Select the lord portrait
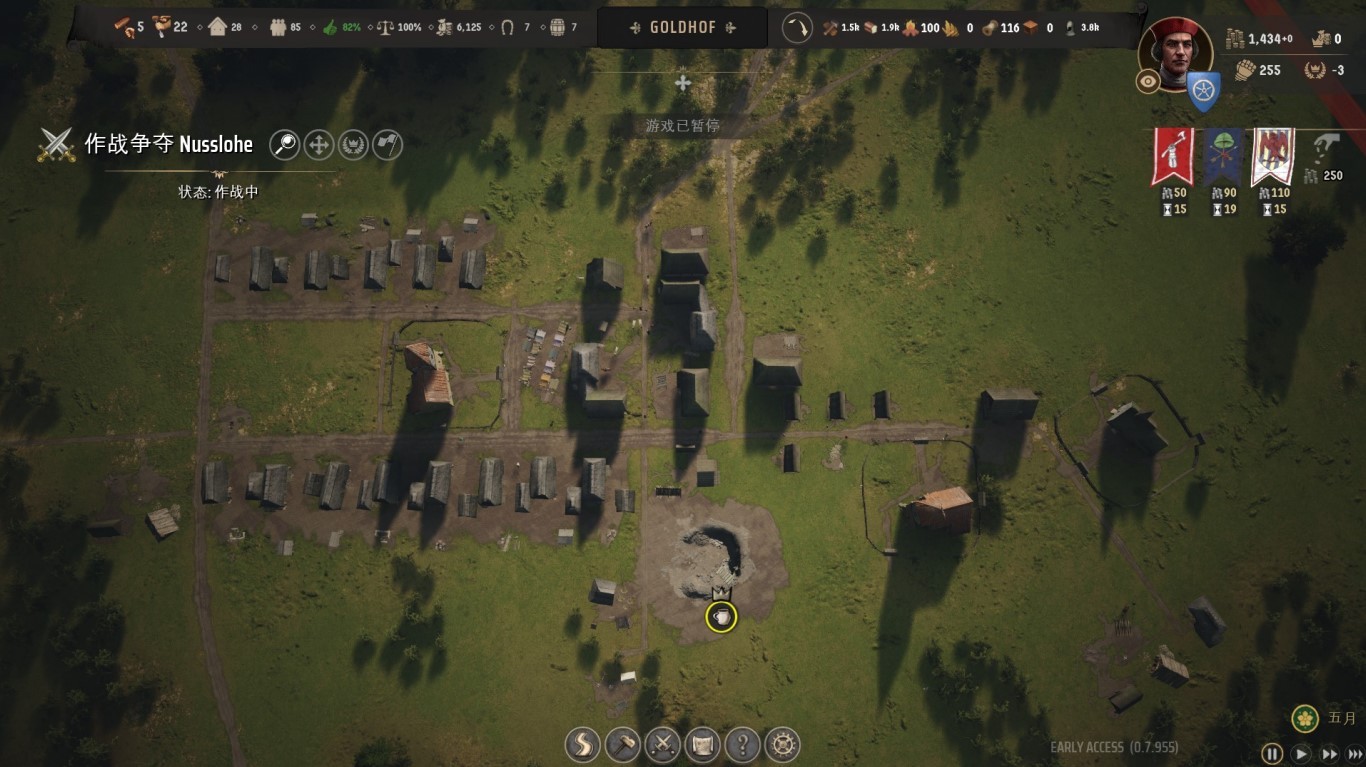The image size is (1366, 767). click(x=1176, y=52)
